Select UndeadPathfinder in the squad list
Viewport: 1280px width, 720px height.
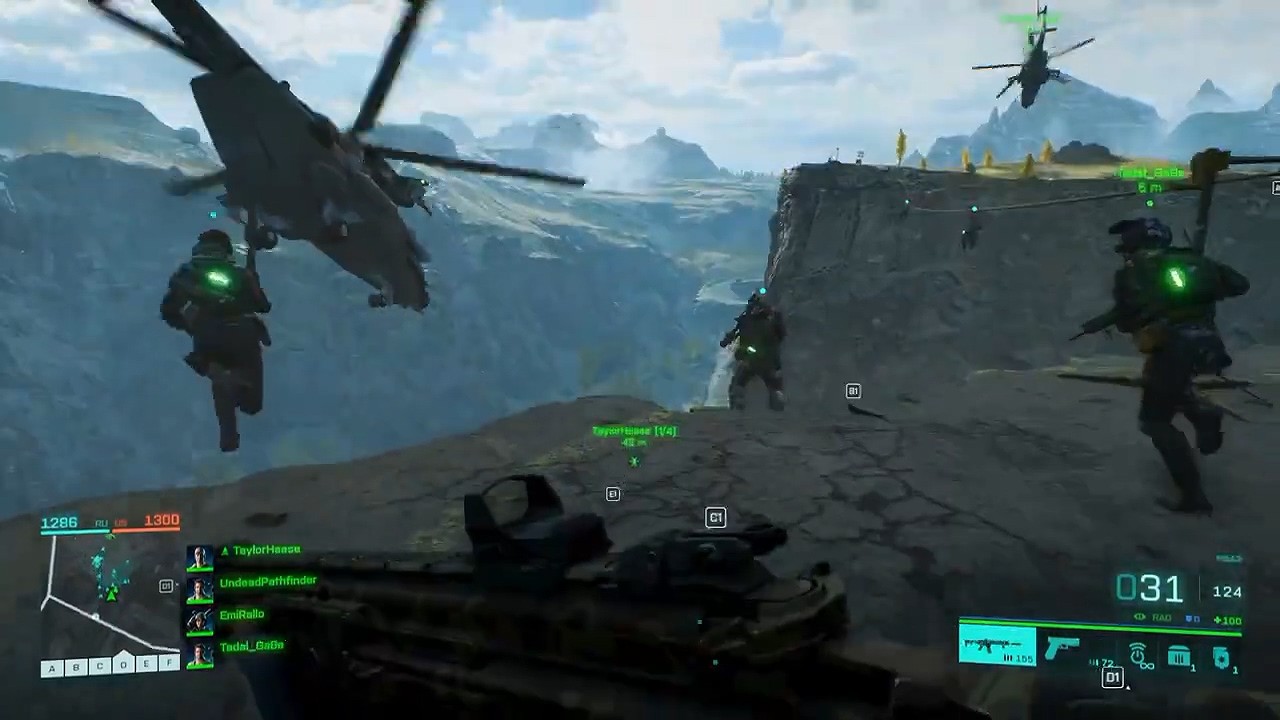point(267,582)
